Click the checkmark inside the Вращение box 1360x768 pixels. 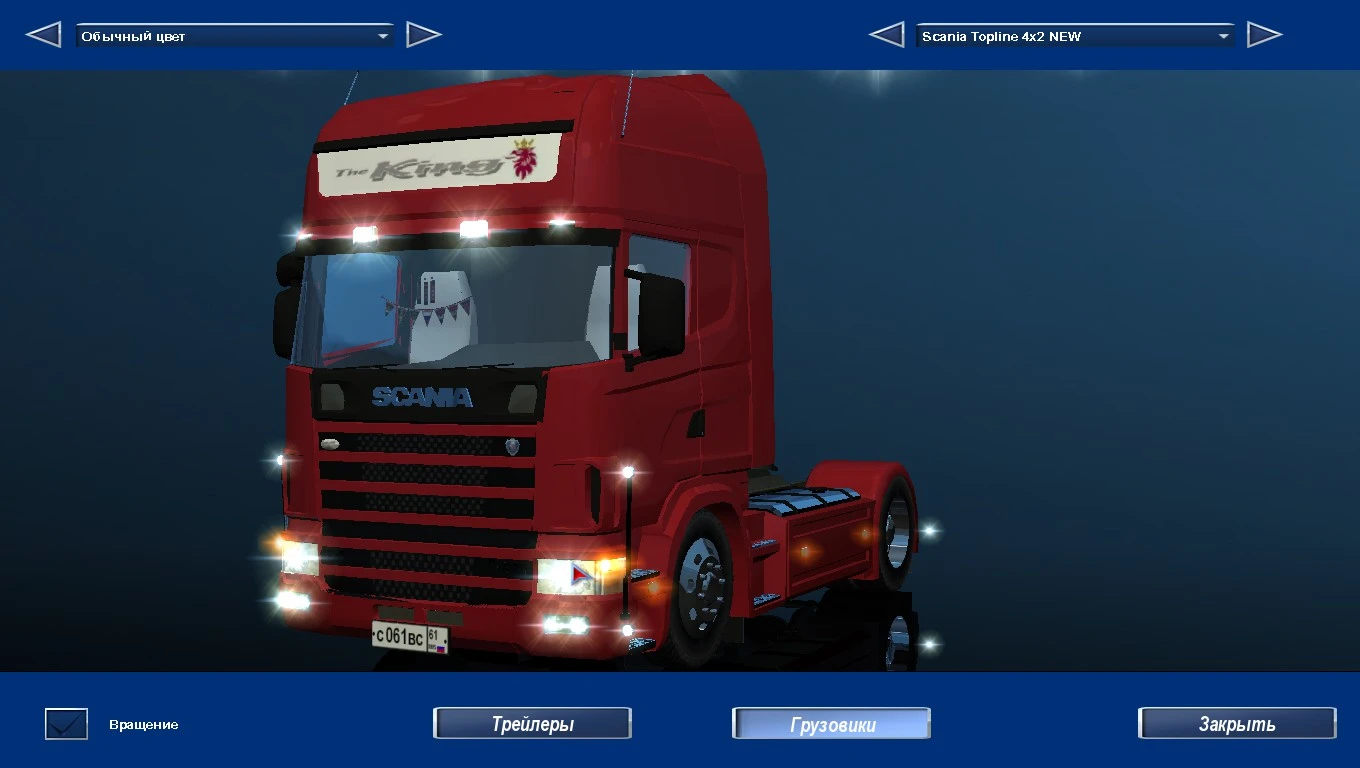[65, 723]
